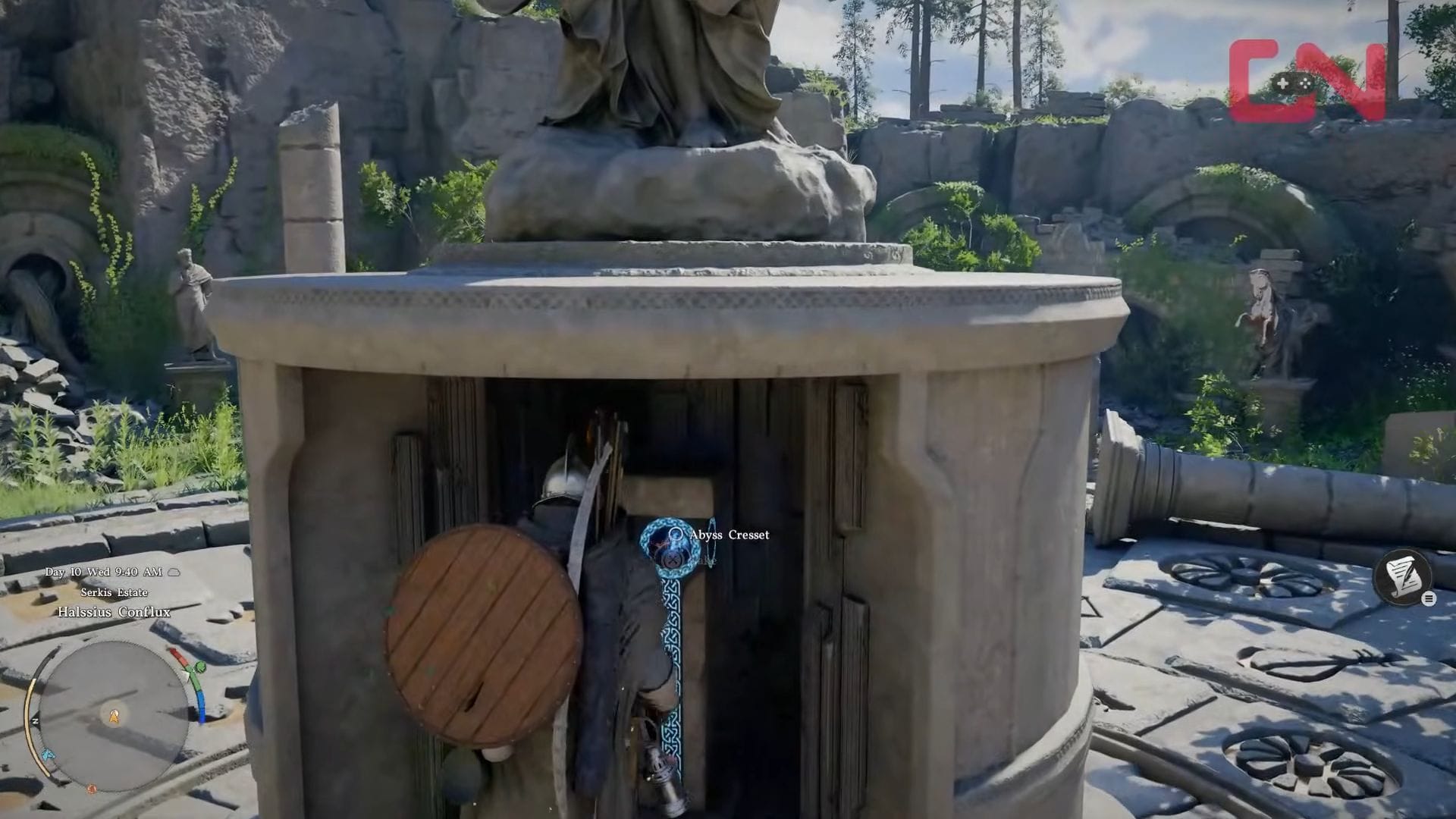This screenshot has height=819, width=1456.
Task: Click the orange enemy marker on the minimap edge
Action: (91, 788)
